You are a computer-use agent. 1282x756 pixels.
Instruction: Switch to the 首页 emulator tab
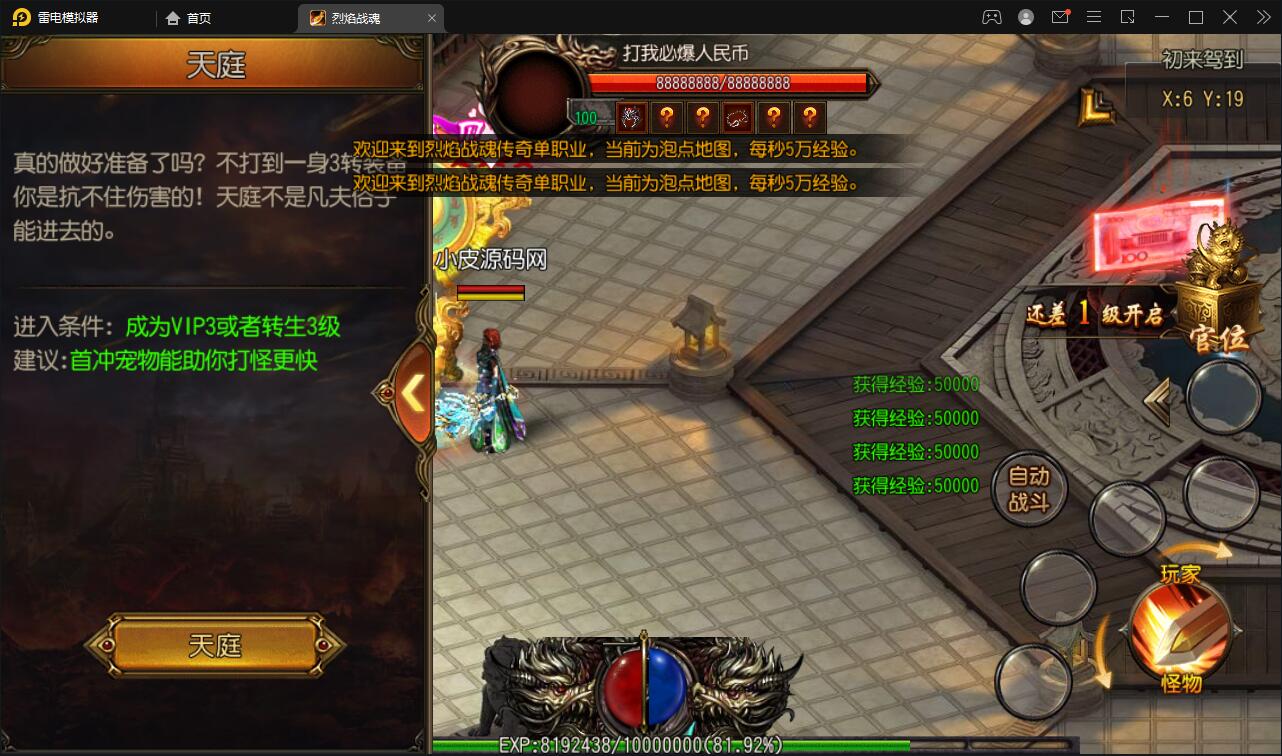(x=196, y=17)
